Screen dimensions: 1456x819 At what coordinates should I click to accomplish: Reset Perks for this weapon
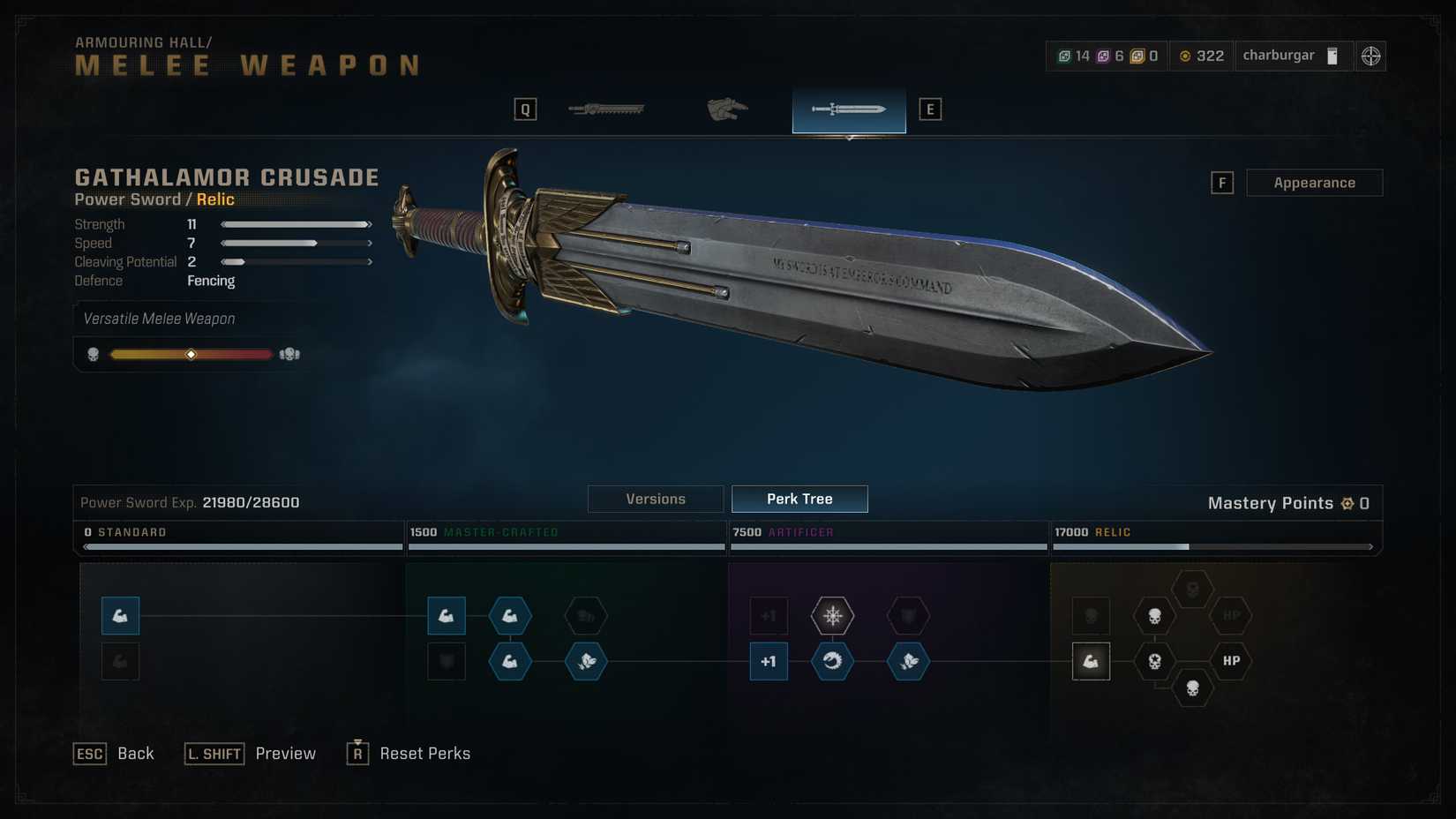tap(409, 754)
